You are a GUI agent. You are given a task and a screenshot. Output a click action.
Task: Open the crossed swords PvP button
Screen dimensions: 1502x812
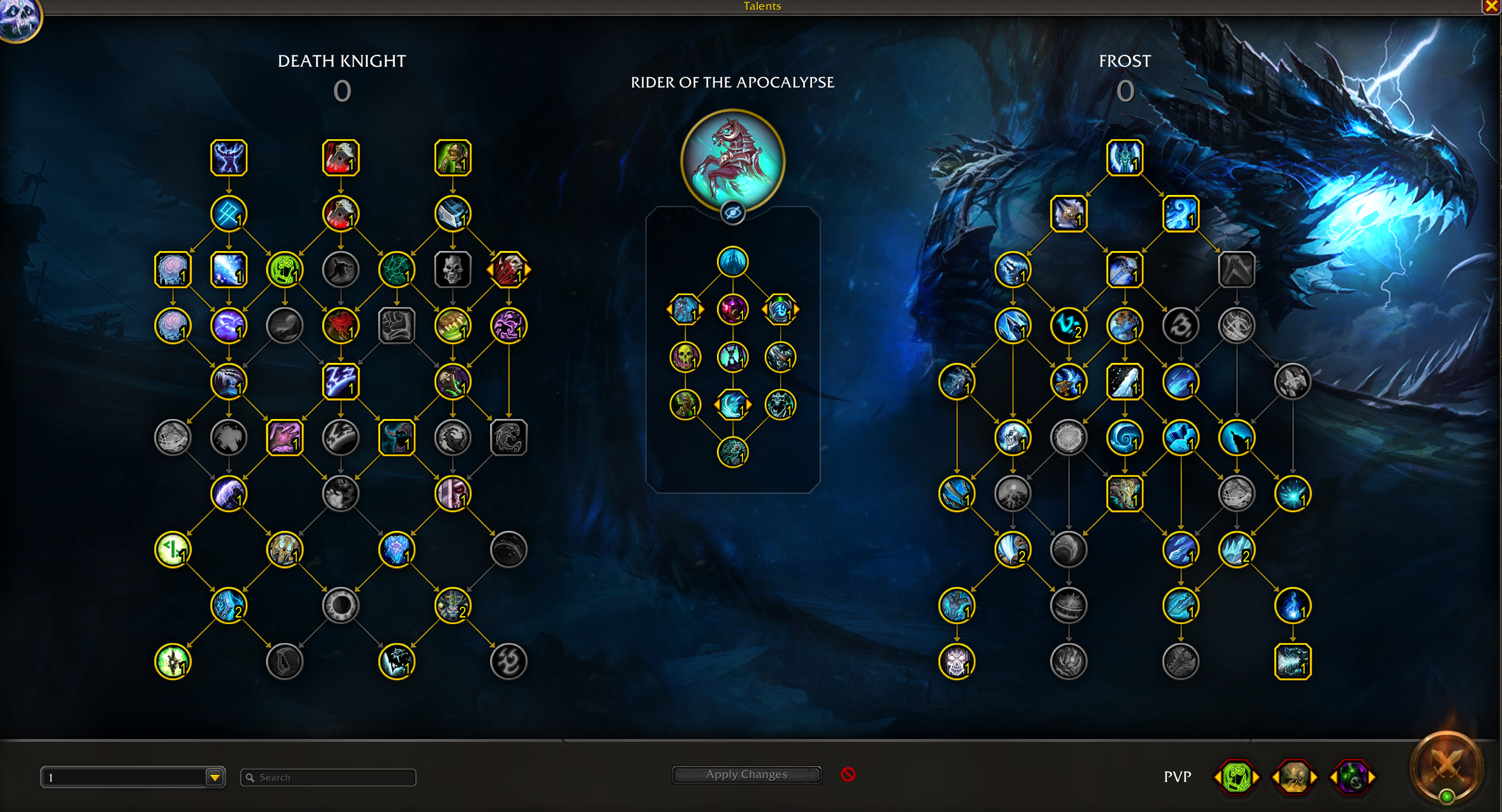(x=1445, y=767)
